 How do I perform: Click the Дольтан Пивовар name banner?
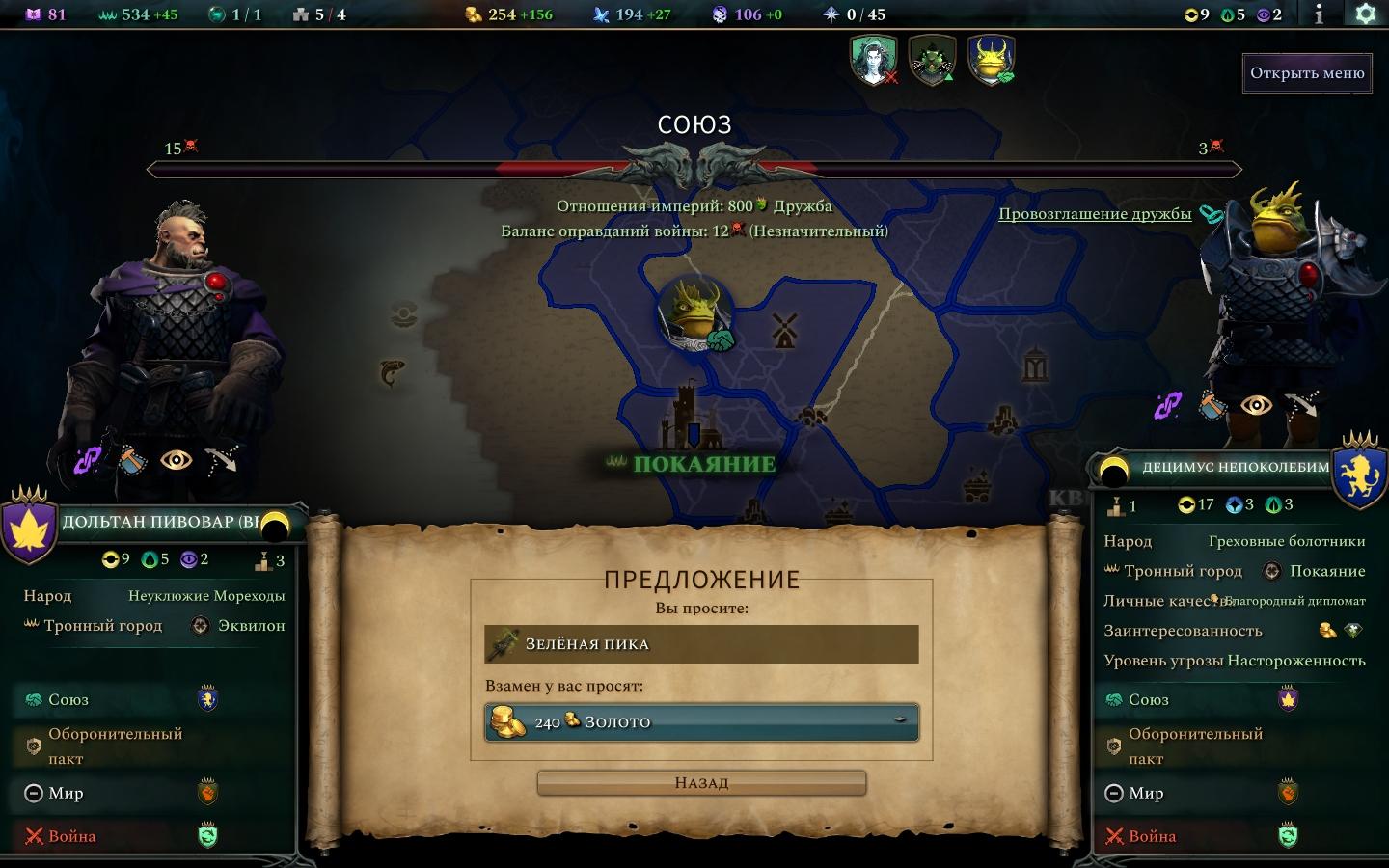pyautogui.click(x=160, y=522)
